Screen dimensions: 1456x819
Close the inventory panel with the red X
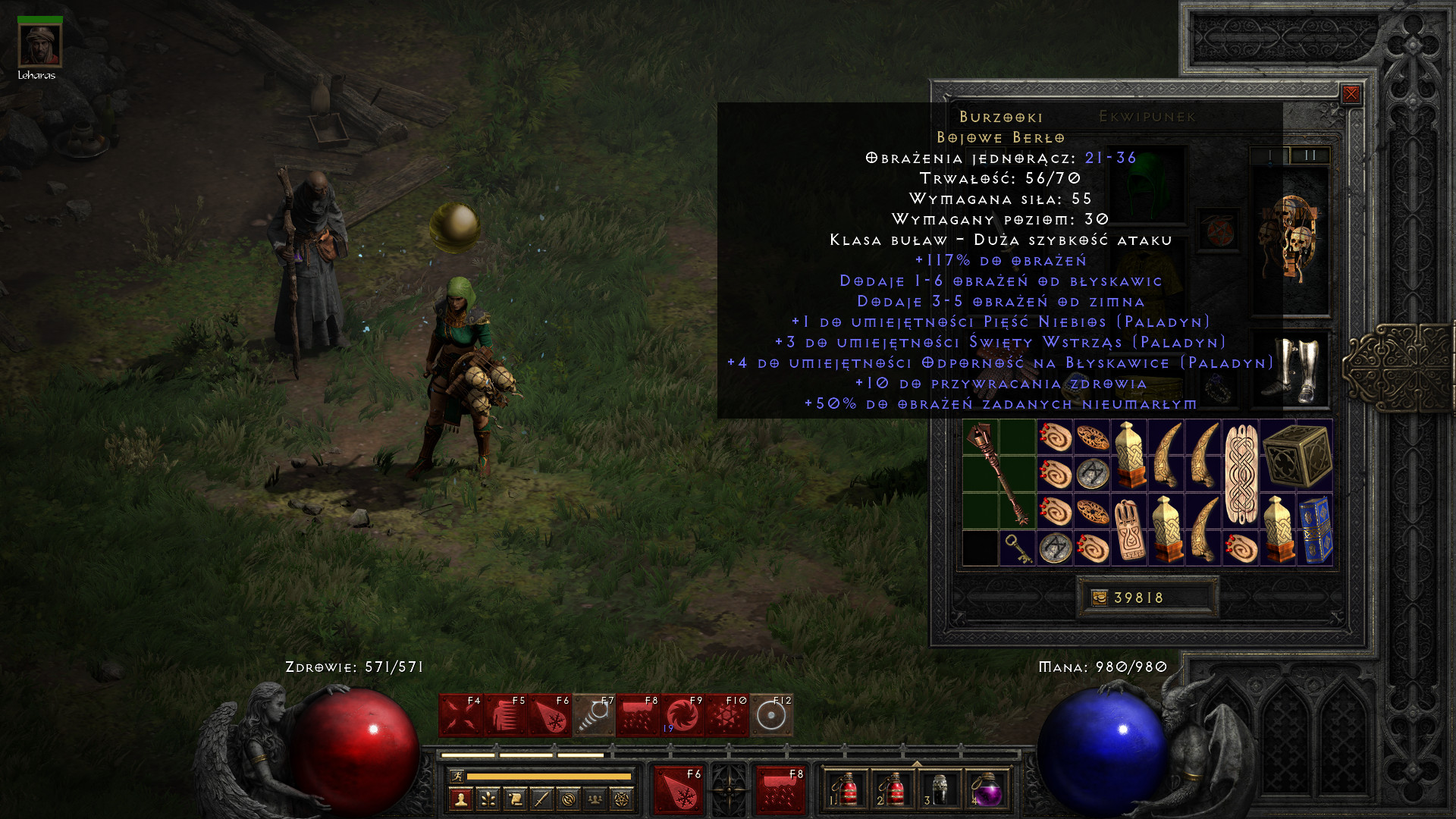click(1351, 94)
